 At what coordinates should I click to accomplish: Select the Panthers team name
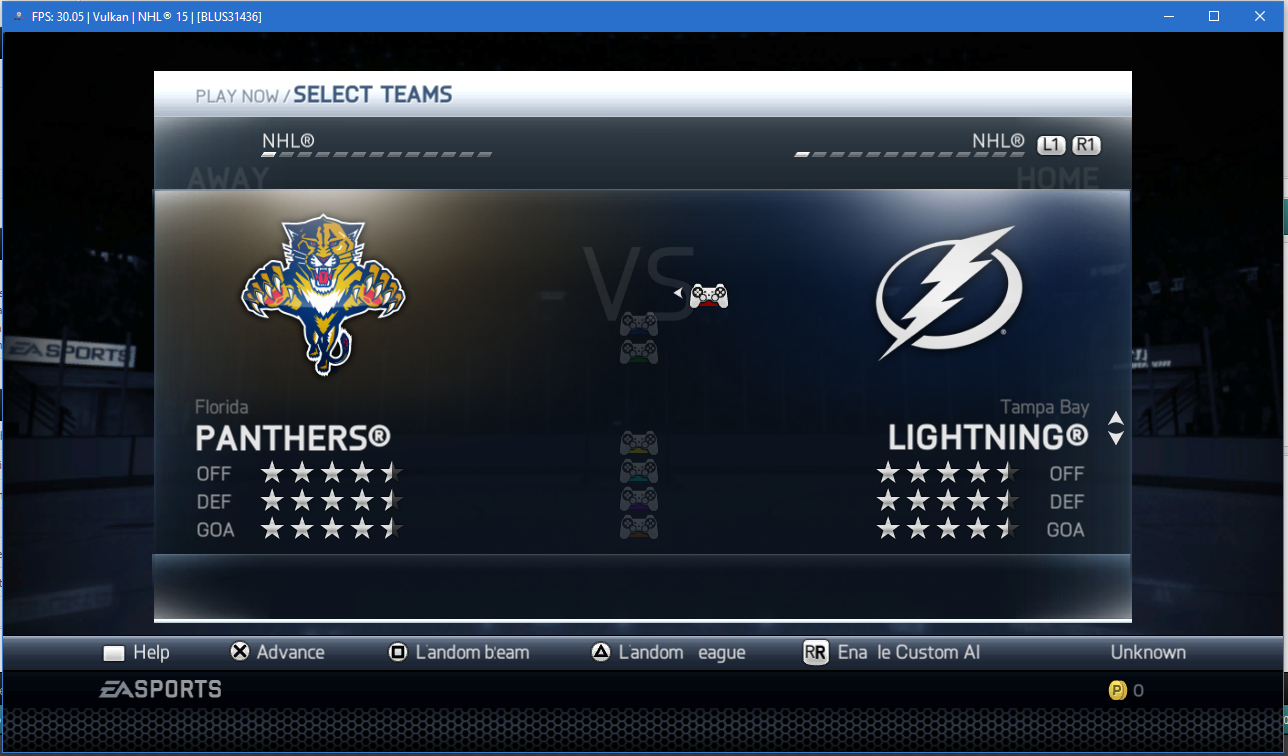click(292, 438)
